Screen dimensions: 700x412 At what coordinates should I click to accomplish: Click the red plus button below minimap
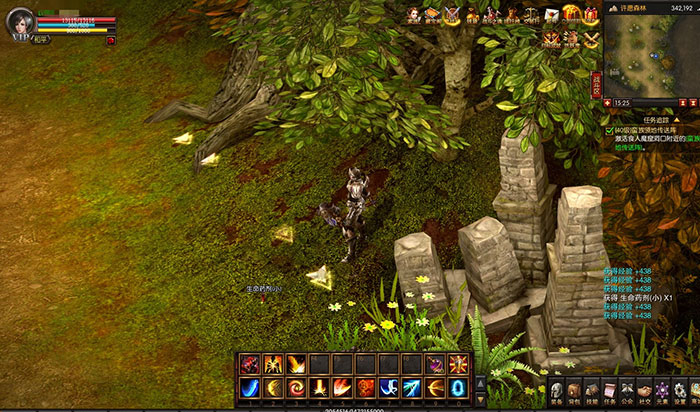(x=607, y=102)
